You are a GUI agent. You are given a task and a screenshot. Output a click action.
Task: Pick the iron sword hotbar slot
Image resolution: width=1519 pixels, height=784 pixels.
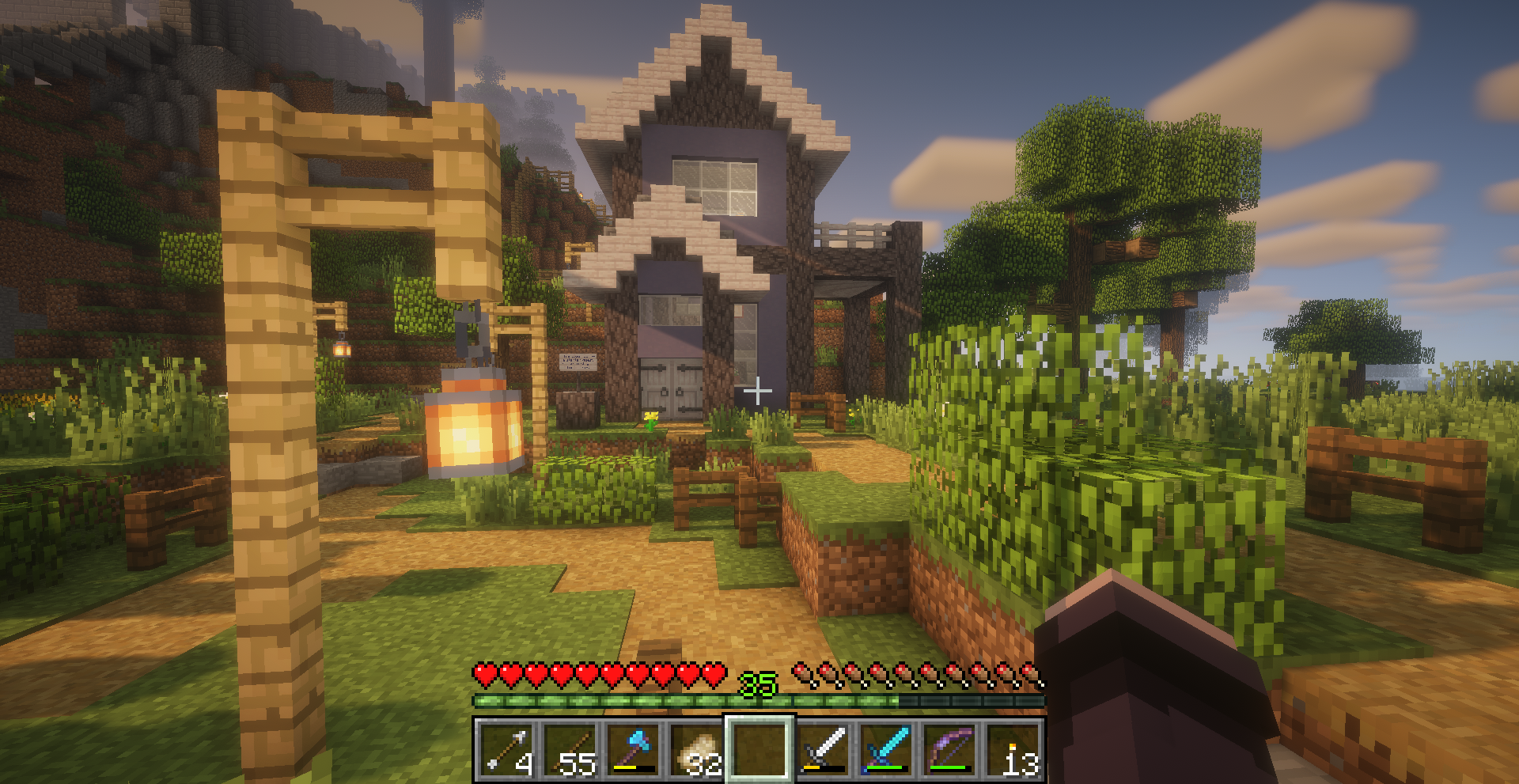pos(823,749)
